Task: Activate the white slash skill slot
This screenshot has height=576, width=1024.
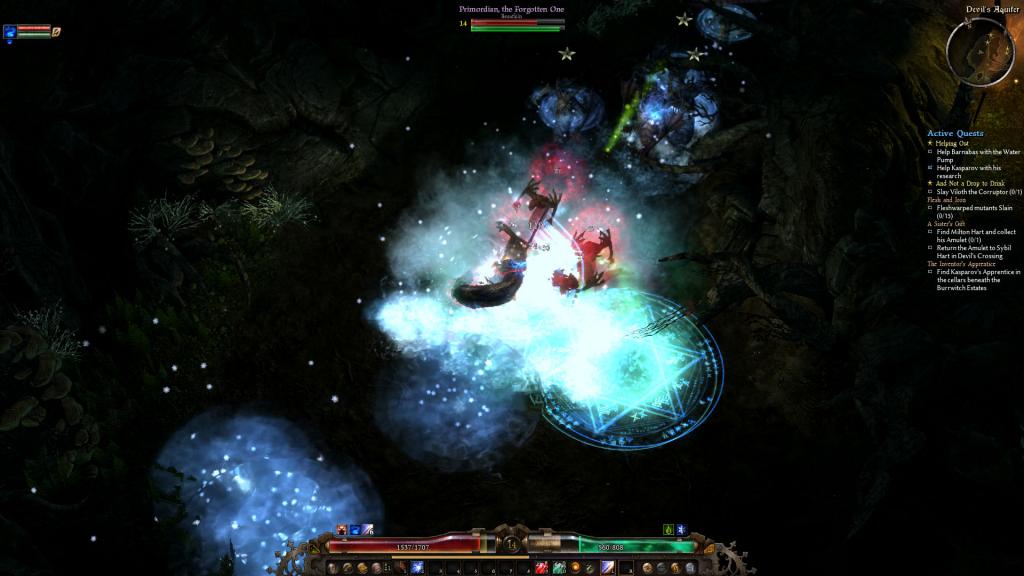Action: point(609,567)
